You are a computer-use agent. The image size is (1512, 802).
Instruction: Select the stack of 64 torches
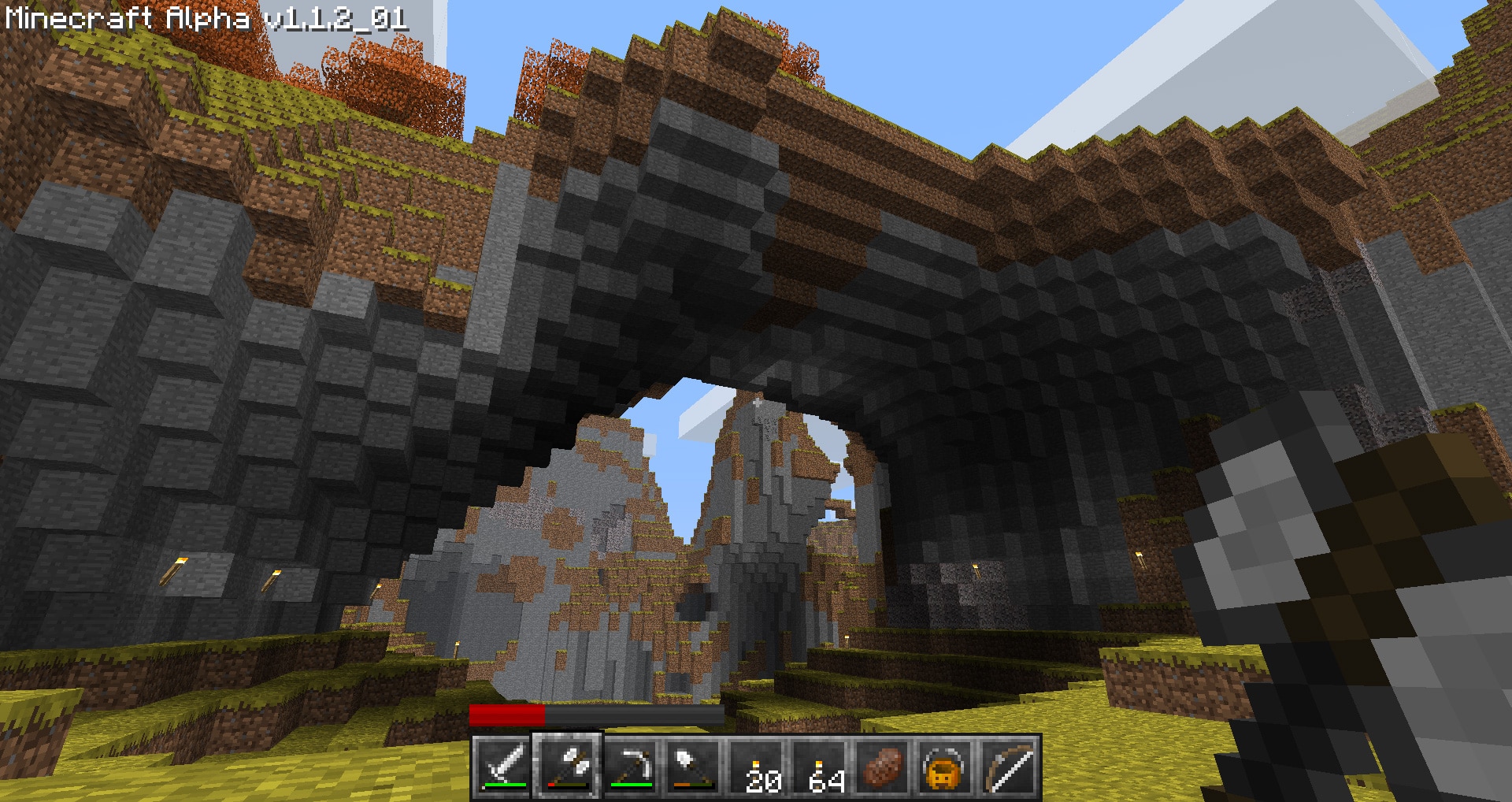(x=825, y=764)
